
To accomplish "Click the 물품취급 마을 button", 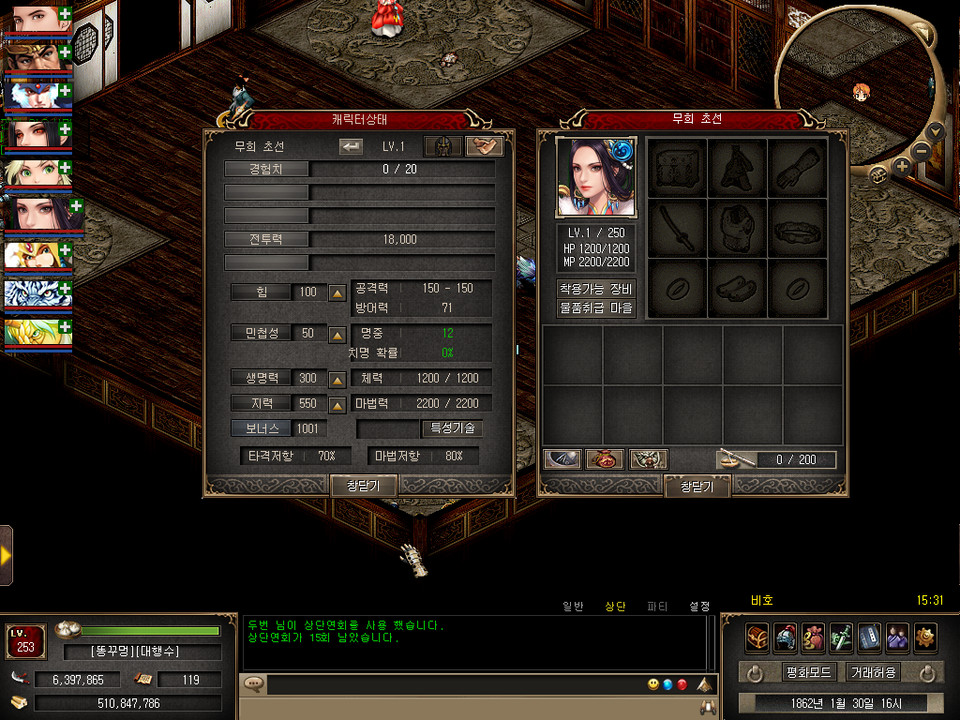I will [x=596, y=309].
